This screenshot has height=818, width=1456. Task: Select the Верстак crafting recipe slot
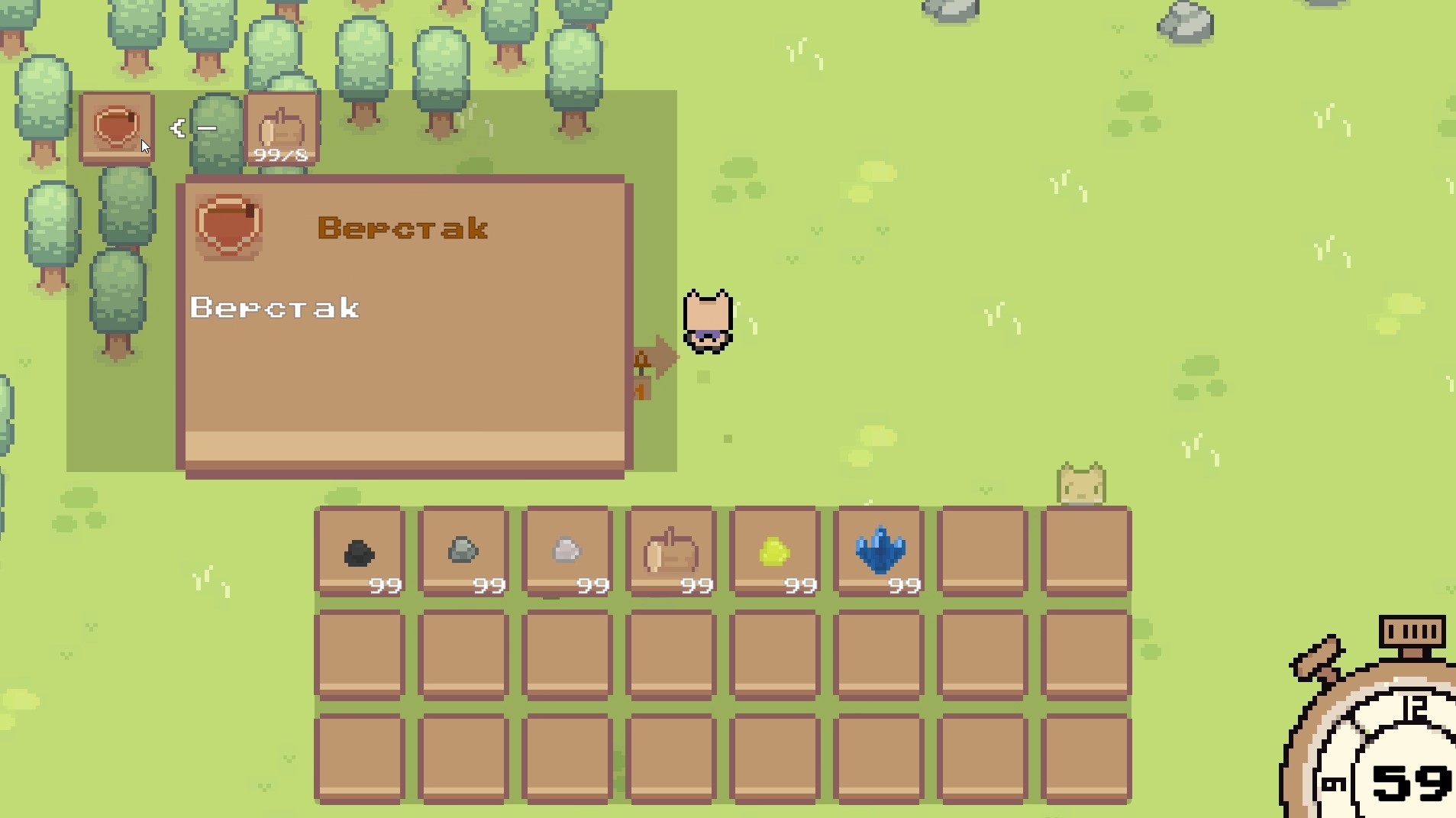116,127
